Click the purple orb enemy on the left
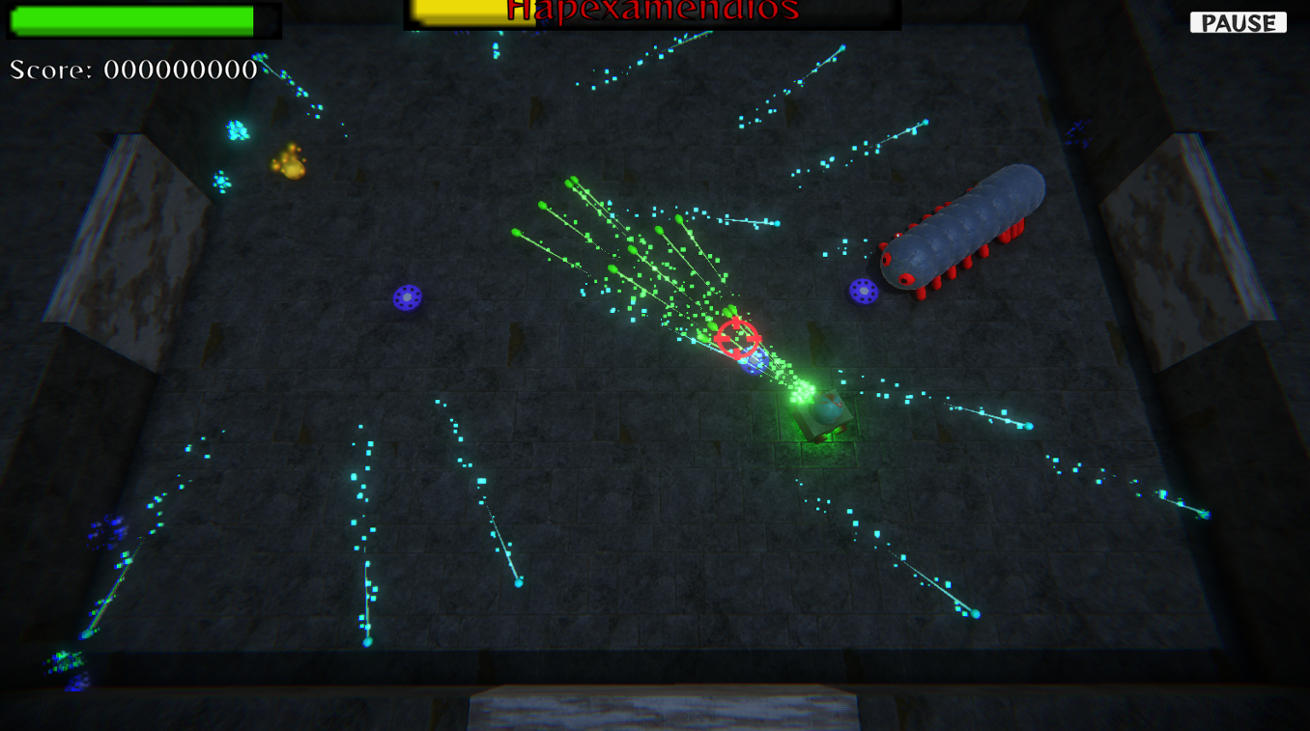 [409, 297]
